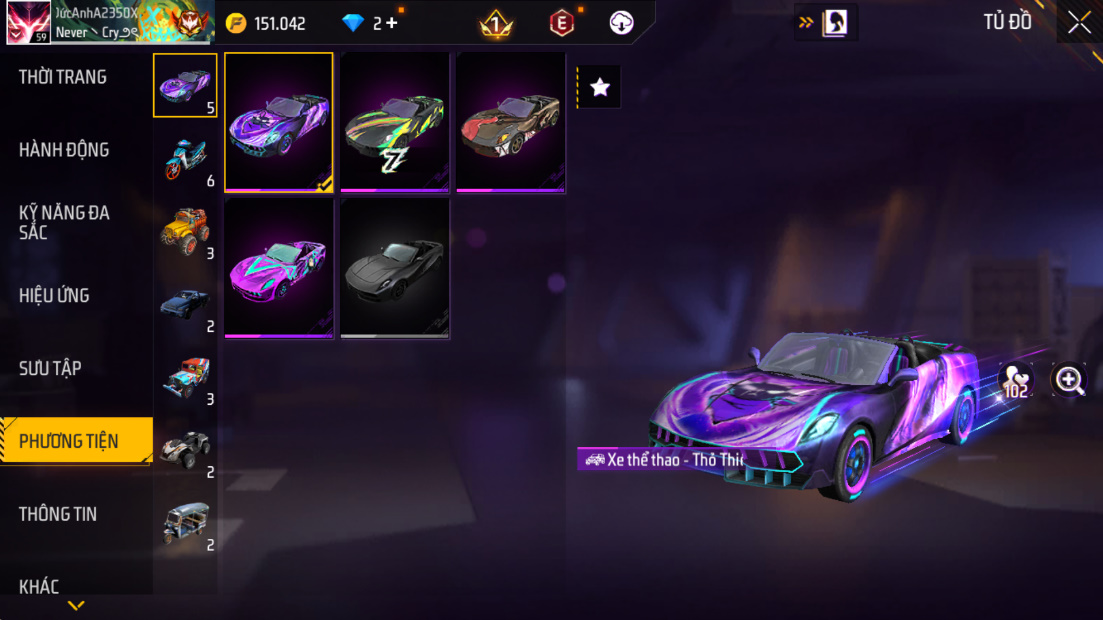Switch to the Thời Trang tab
Screen dimensions: 1103x620
pyautogui.click(x=63, y=77)
